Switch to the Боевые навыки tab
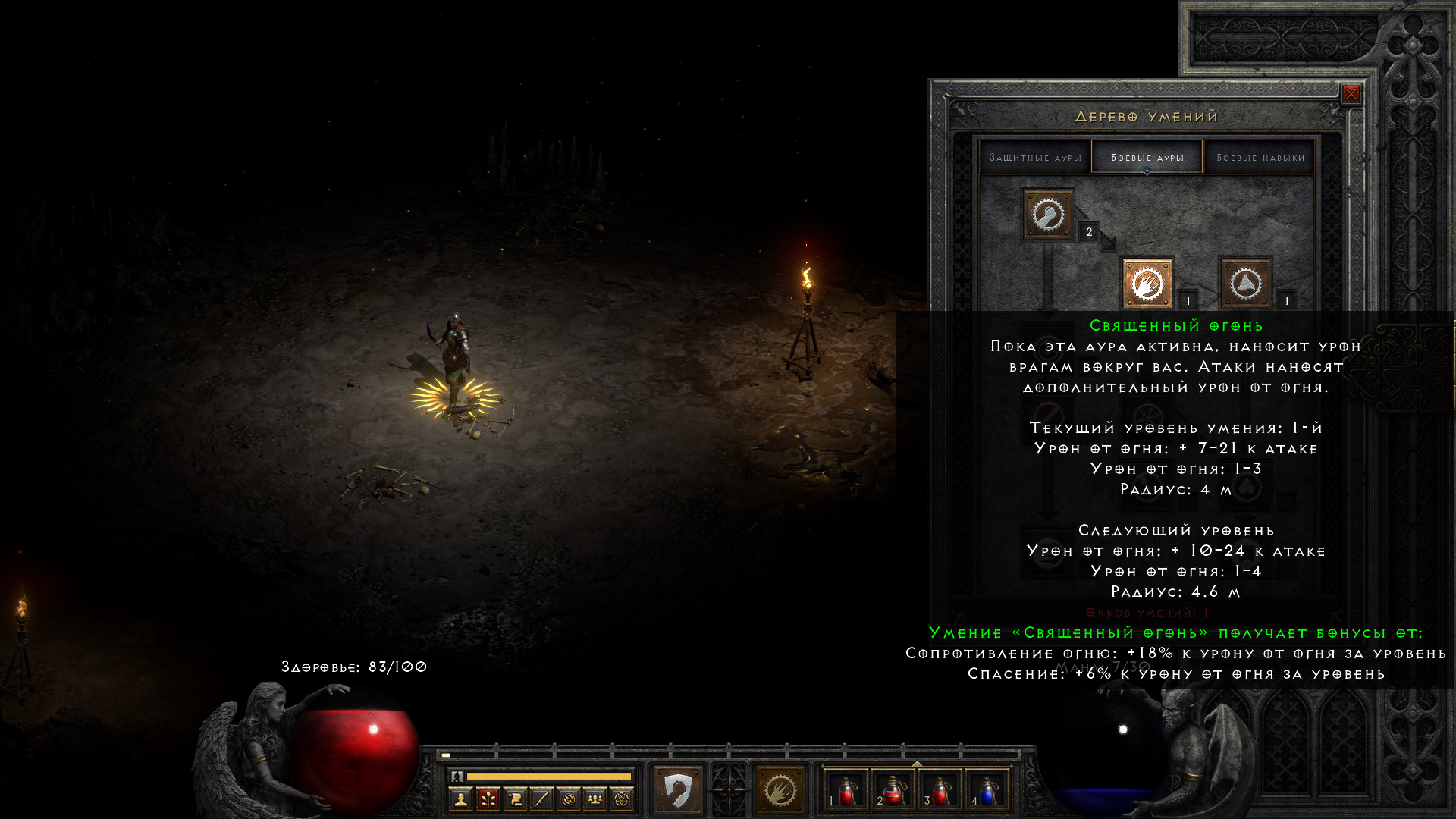Image resolution: width=1456 pixels, height=819 pixels. click(1260, 156)
